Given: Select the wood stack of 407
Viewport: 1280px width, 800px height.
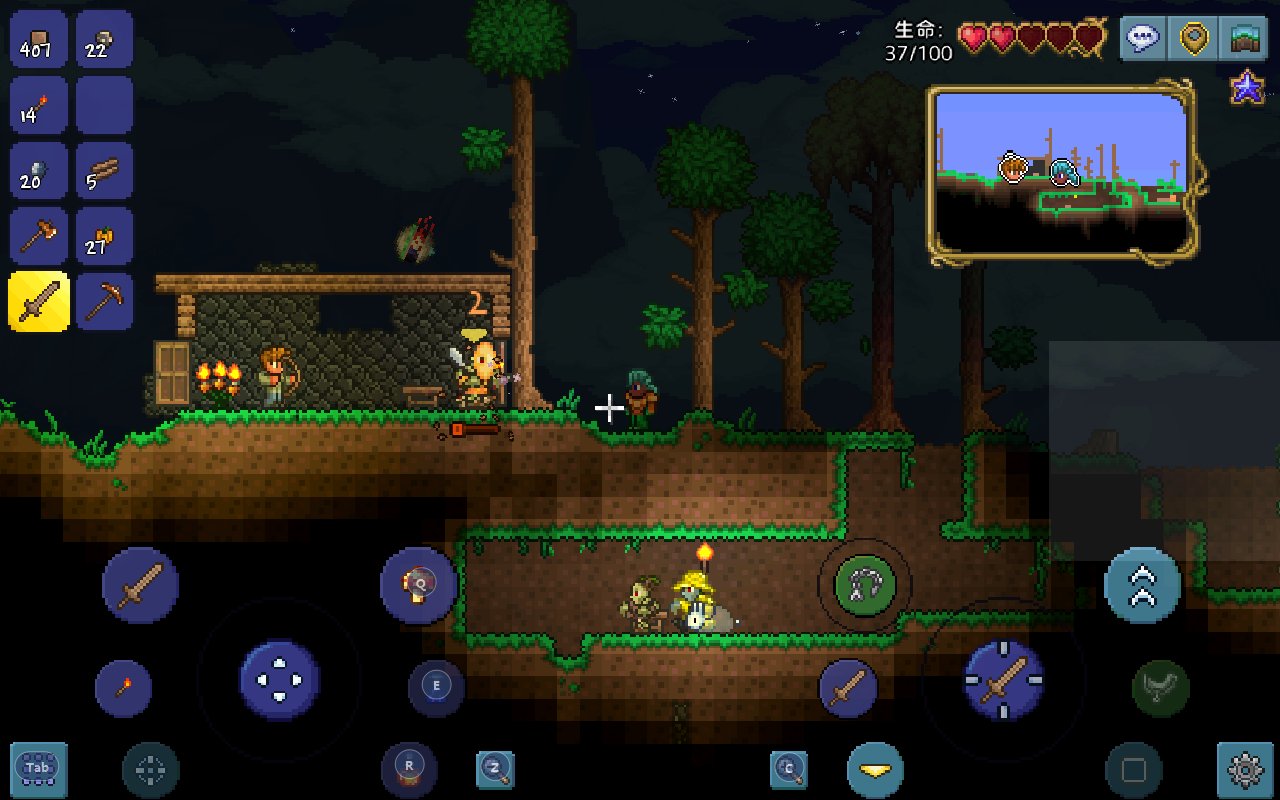Looking at the screenshot, I should pos(39,39).
